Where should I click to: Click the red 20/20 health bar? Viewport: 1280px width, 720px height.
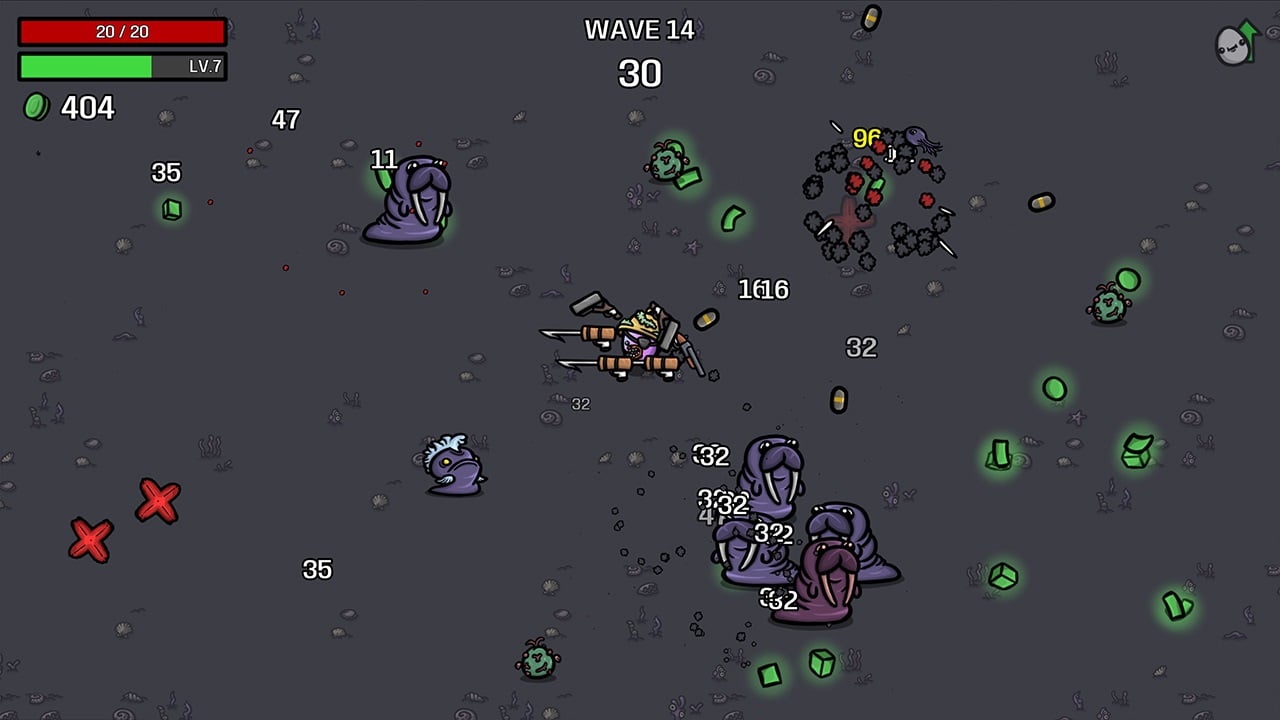click(x=120, y=30)
